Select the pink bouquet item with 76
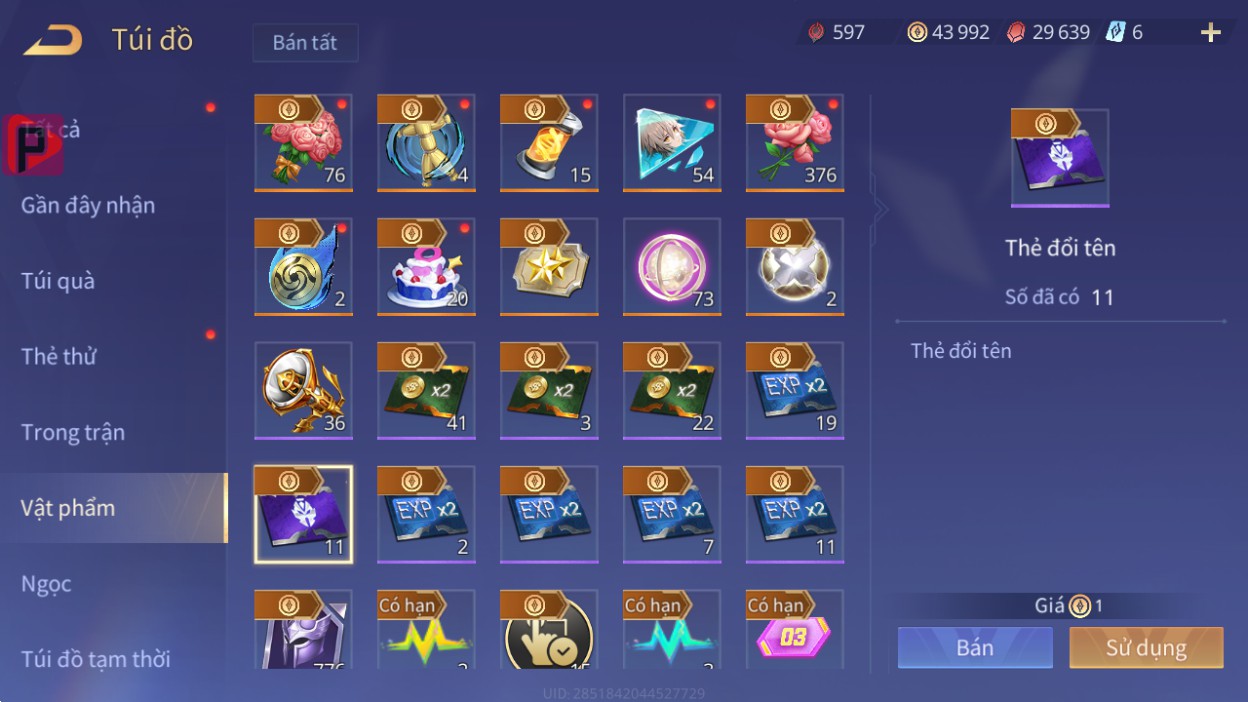Screen dimensions: 1248x702 303,142
